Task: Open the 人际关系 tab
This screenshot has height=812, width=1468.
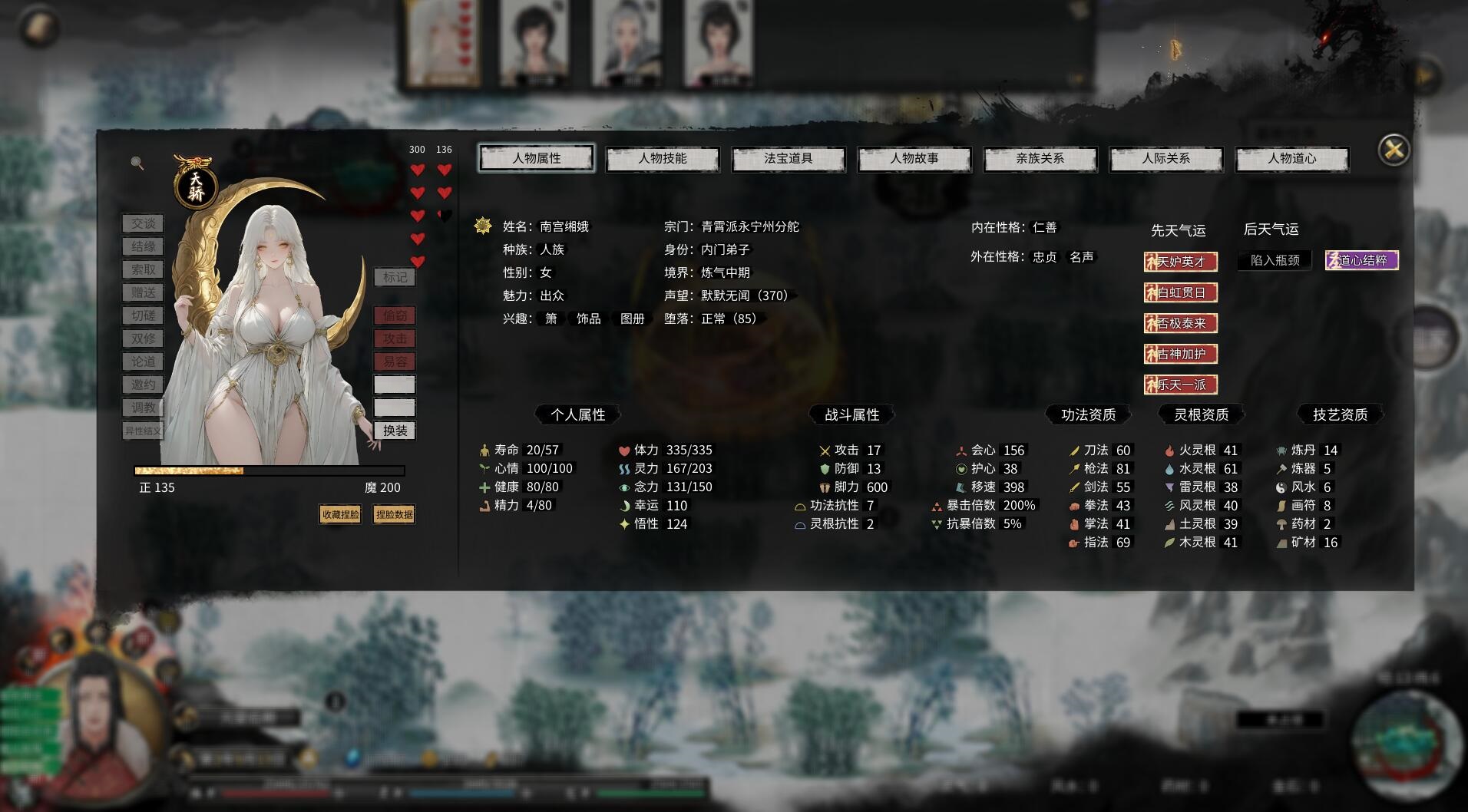Action: (x=1166, y=159)
